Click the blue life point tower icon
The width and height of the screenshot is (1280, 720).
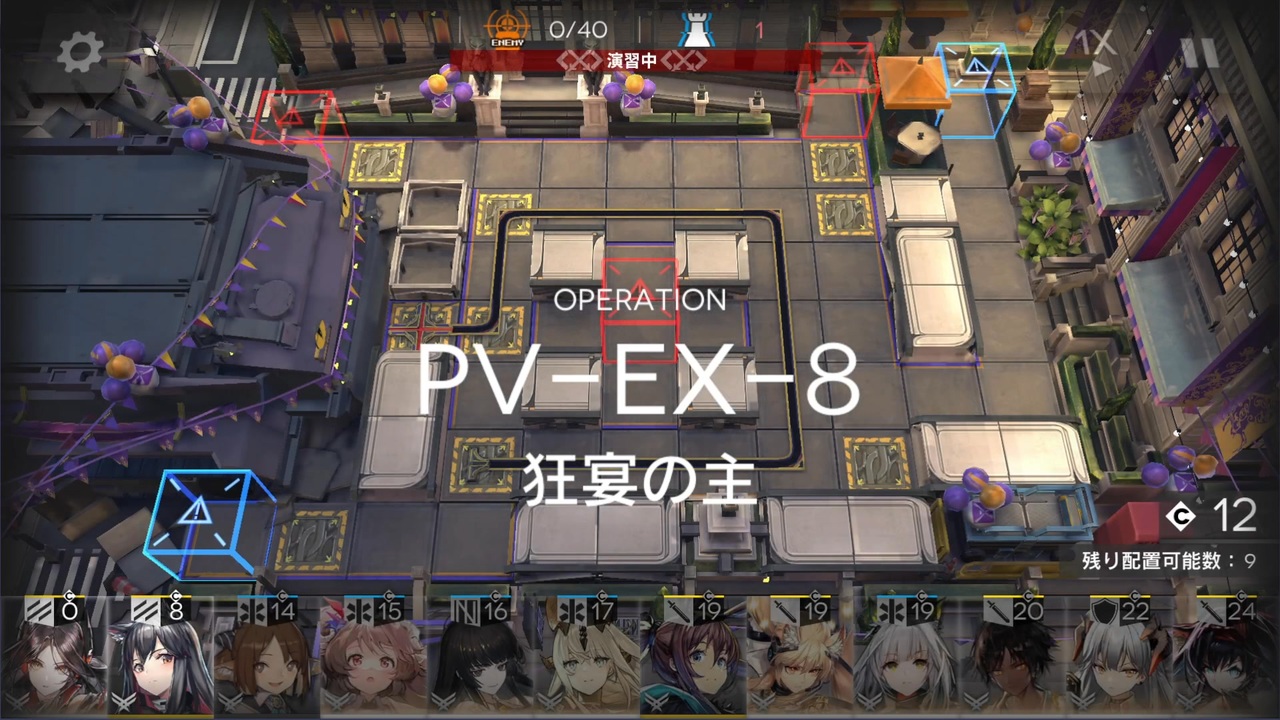[698, 28]
